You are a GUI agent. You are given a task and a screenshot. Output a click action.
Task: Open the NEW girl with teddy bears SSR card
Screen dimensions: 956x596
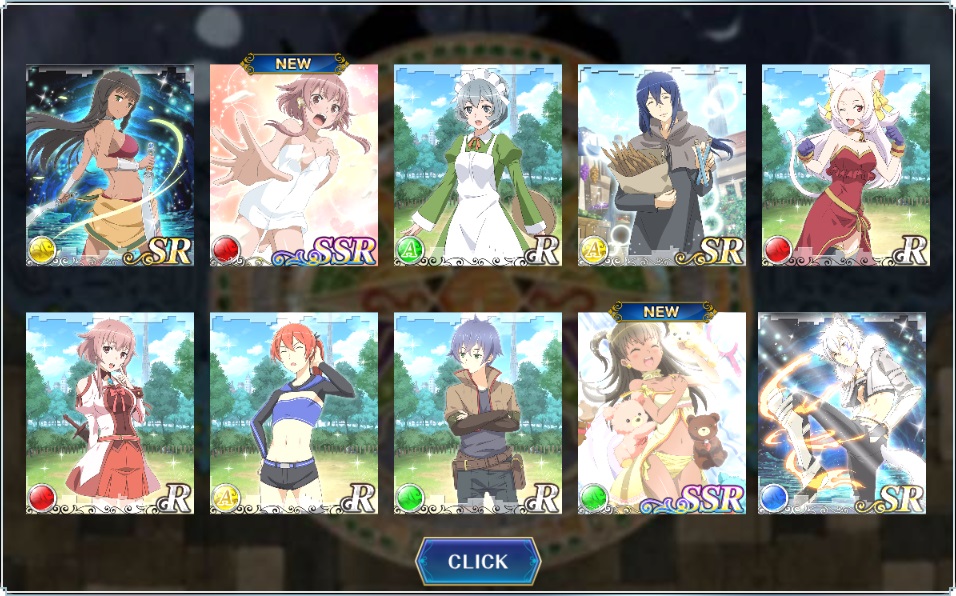pos(662,413)
